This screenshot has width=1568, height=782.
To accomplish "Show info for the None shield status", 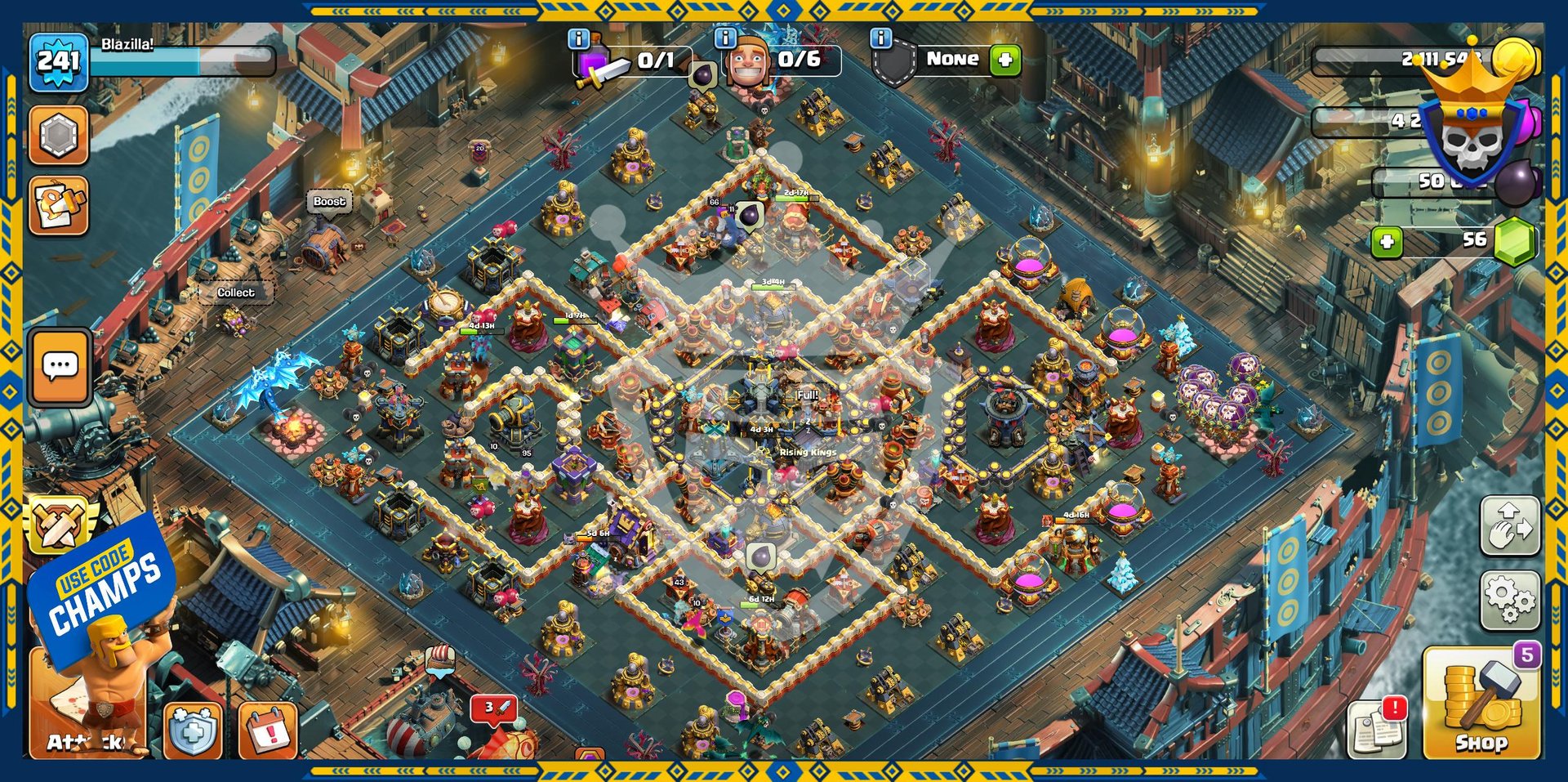I will (x=880, y=38).
